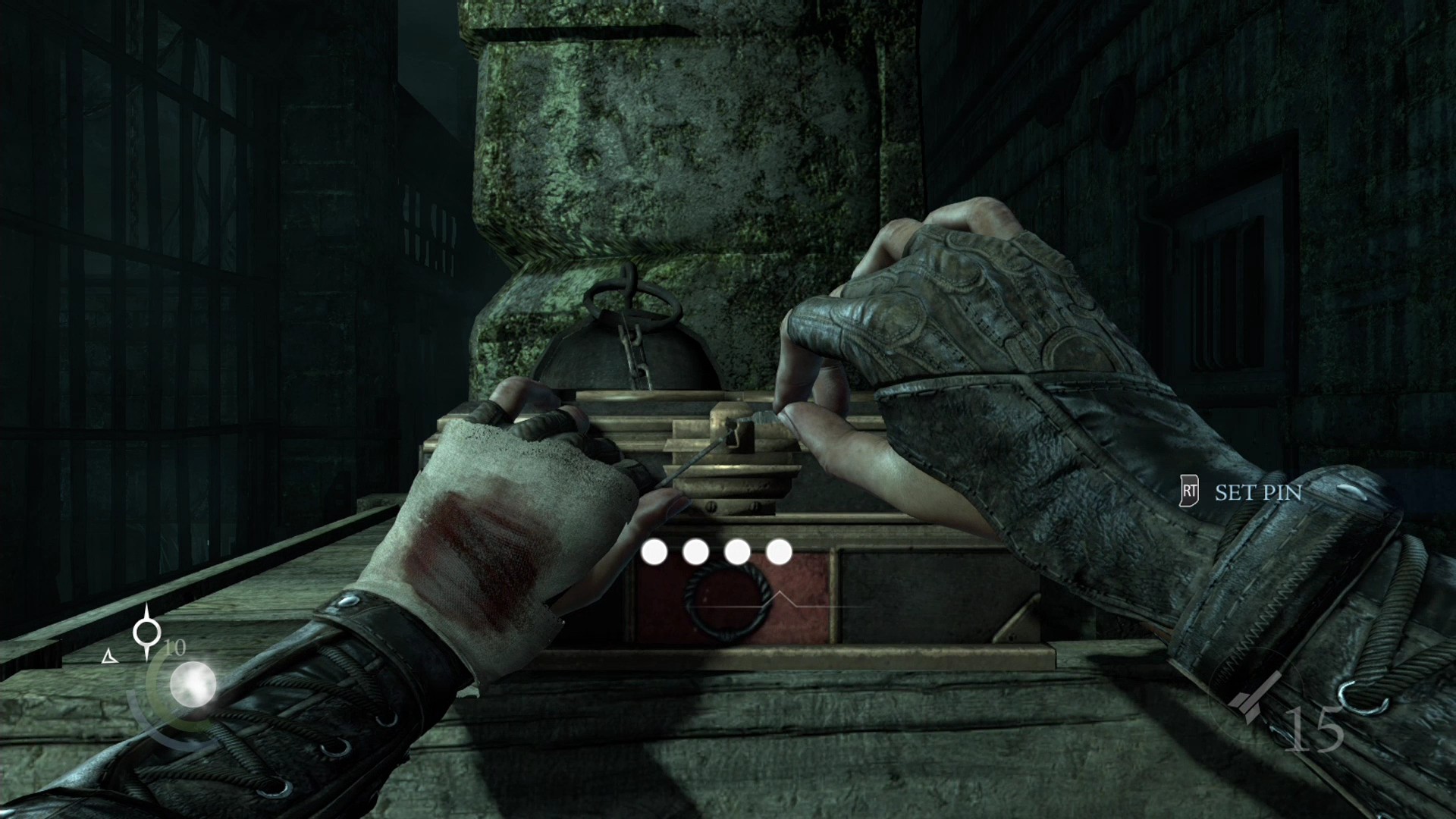1456x819 pixels.
Task: Click the small triangle direction arrow
Action: 111,654
